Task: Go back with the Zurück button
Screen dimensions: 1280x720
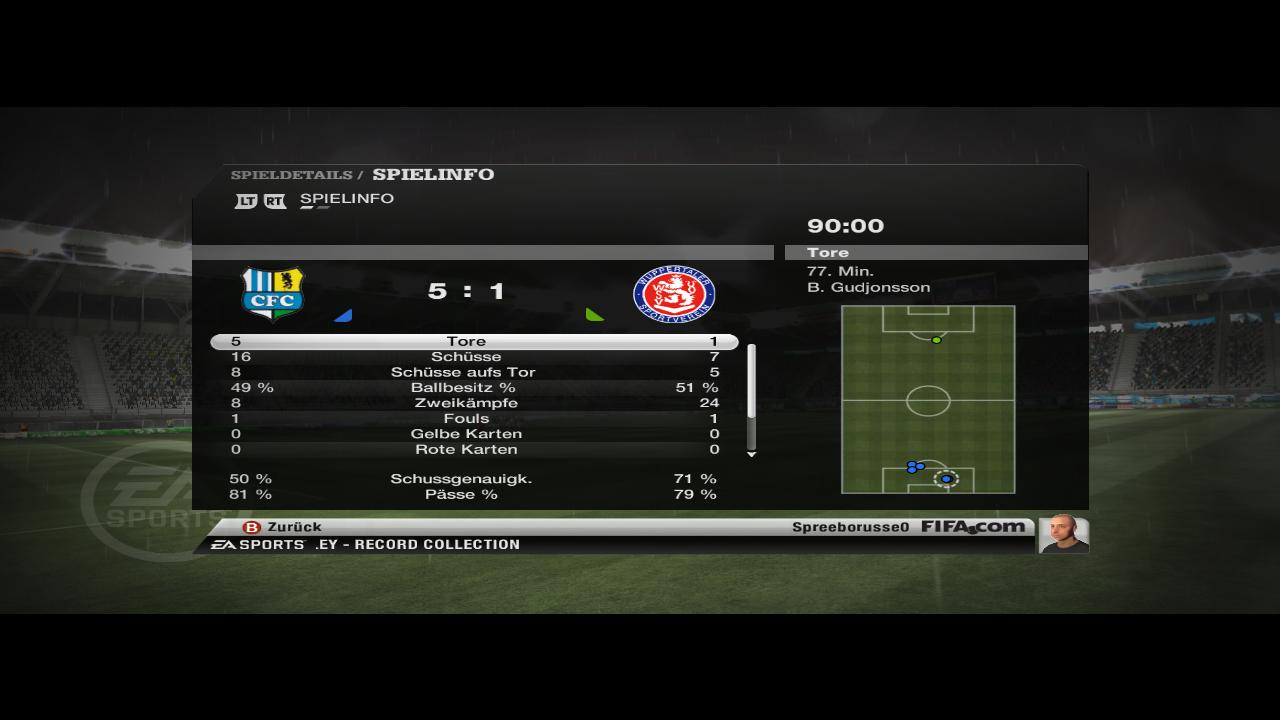Action: coord(283,527)
